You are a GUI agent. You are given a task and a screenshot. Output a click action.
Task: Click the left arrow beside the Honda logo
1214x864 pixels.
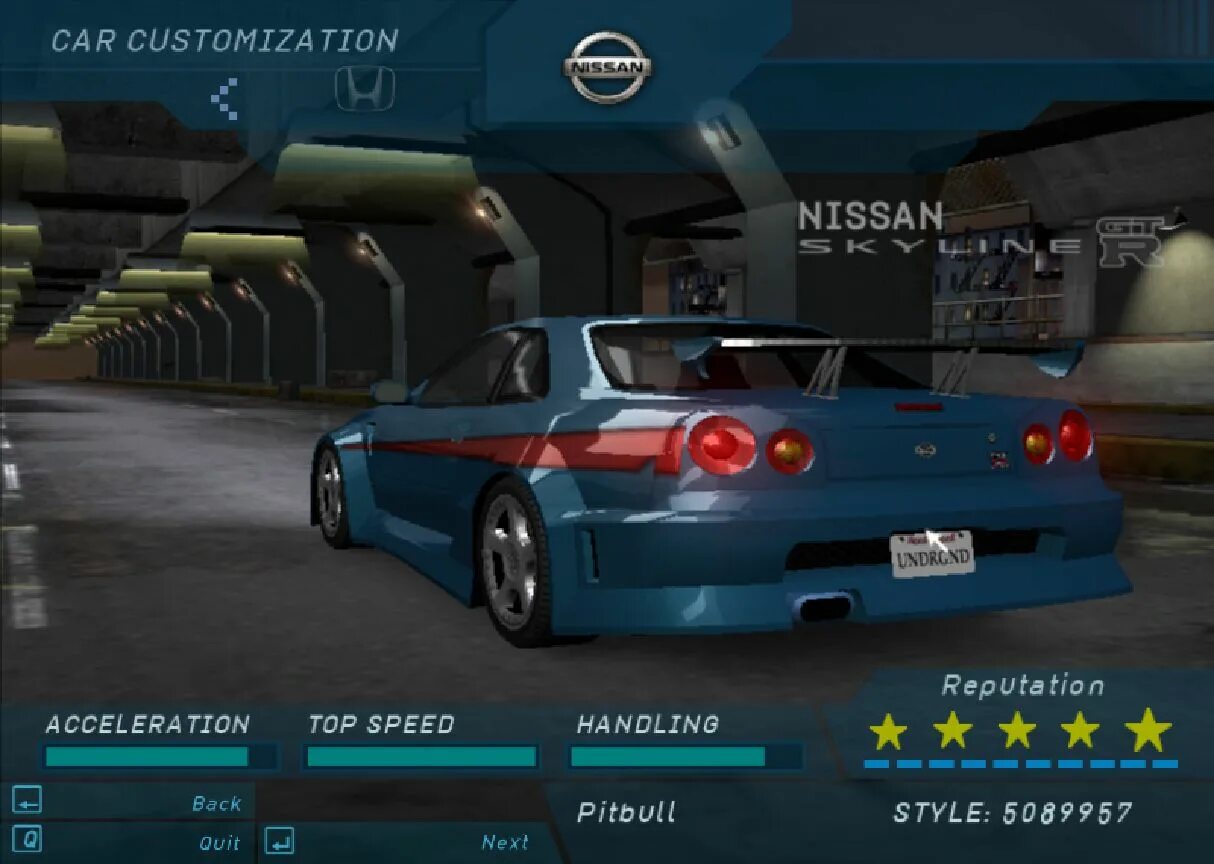click(x=224, y=99)
